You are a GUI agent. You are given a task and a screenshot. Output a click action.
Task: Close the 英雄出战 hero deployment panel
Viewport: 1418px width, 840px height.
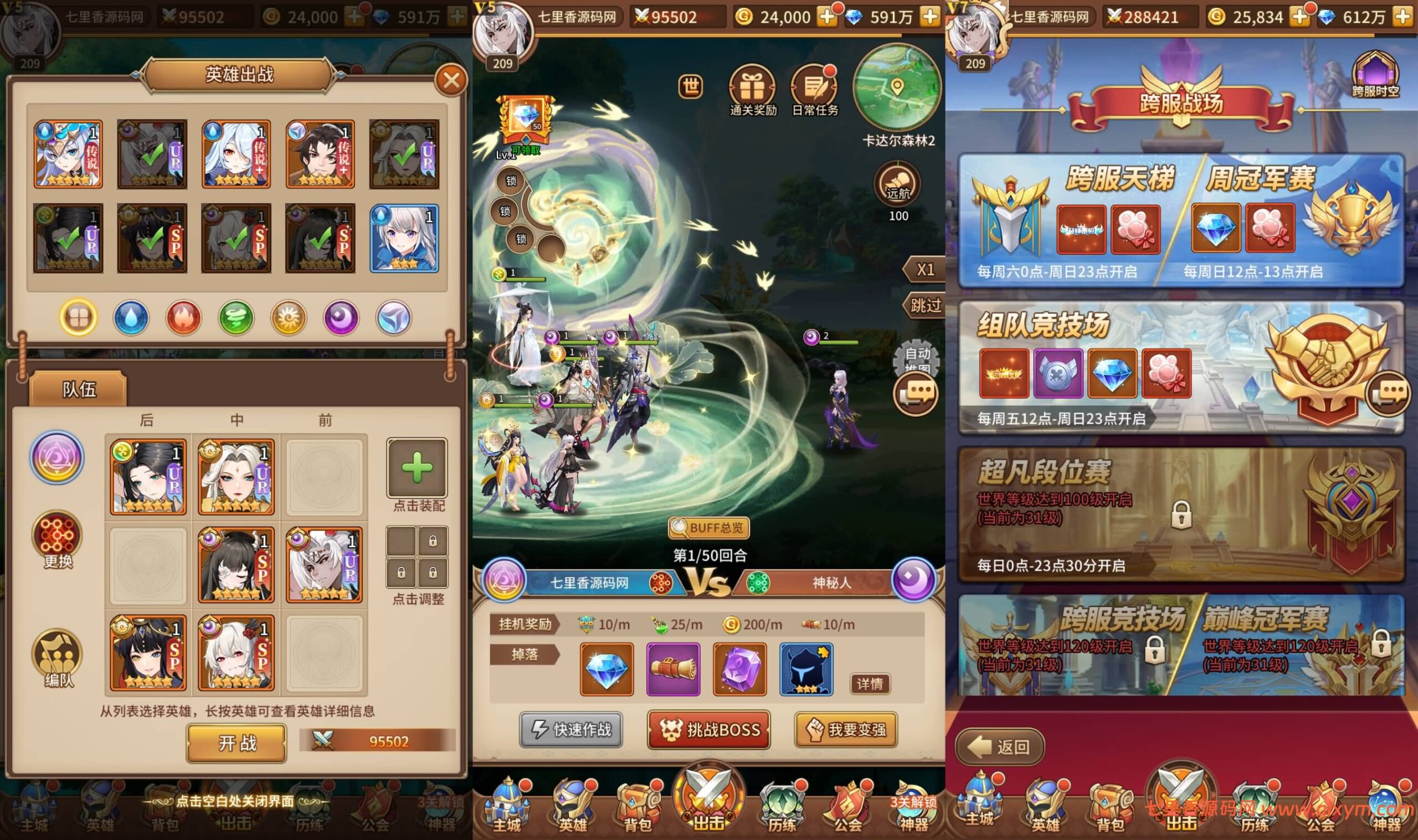(451, 80)
